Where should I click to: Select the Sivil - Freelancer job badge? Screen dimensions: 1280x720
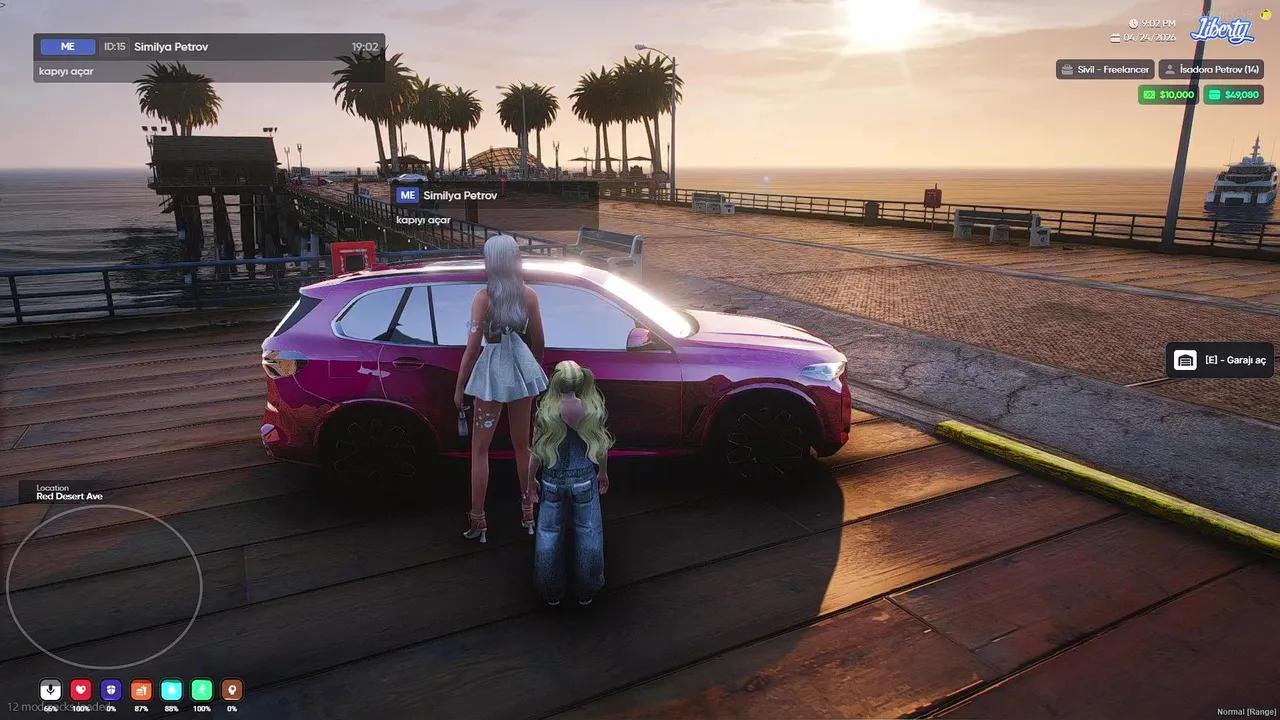pos(1105,69)
